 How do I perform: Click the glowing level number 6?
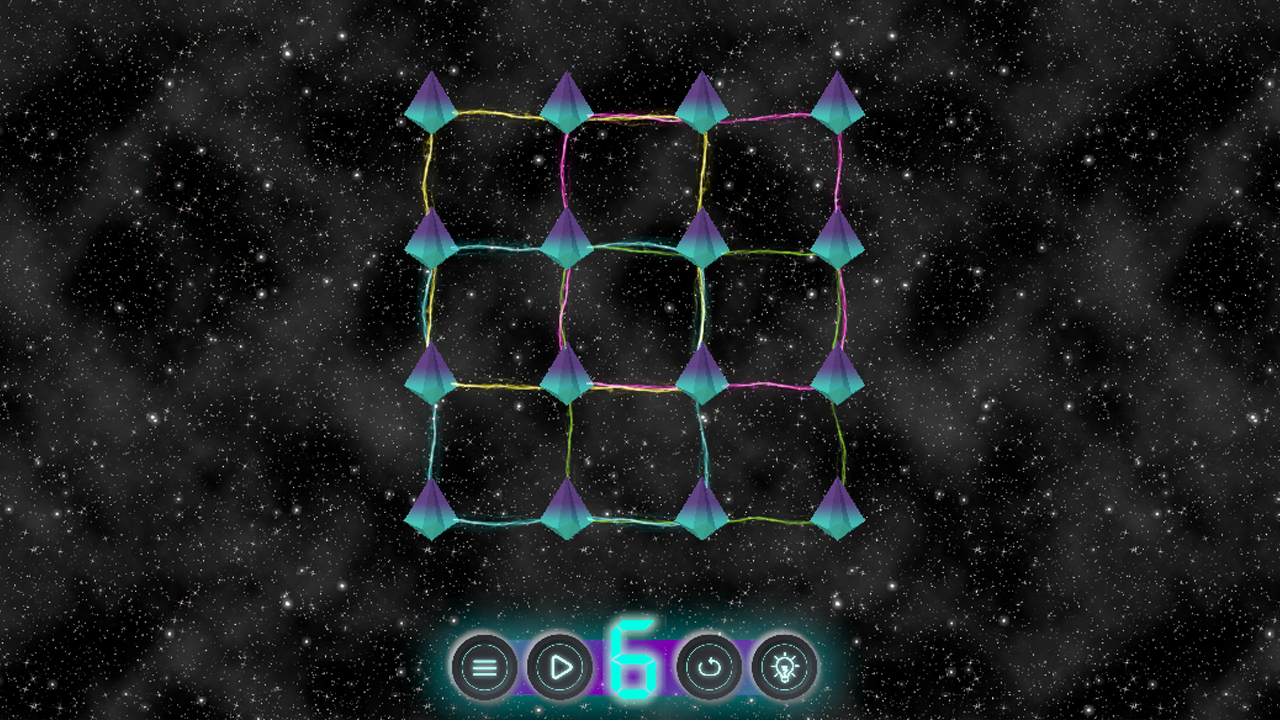[636, 660]
